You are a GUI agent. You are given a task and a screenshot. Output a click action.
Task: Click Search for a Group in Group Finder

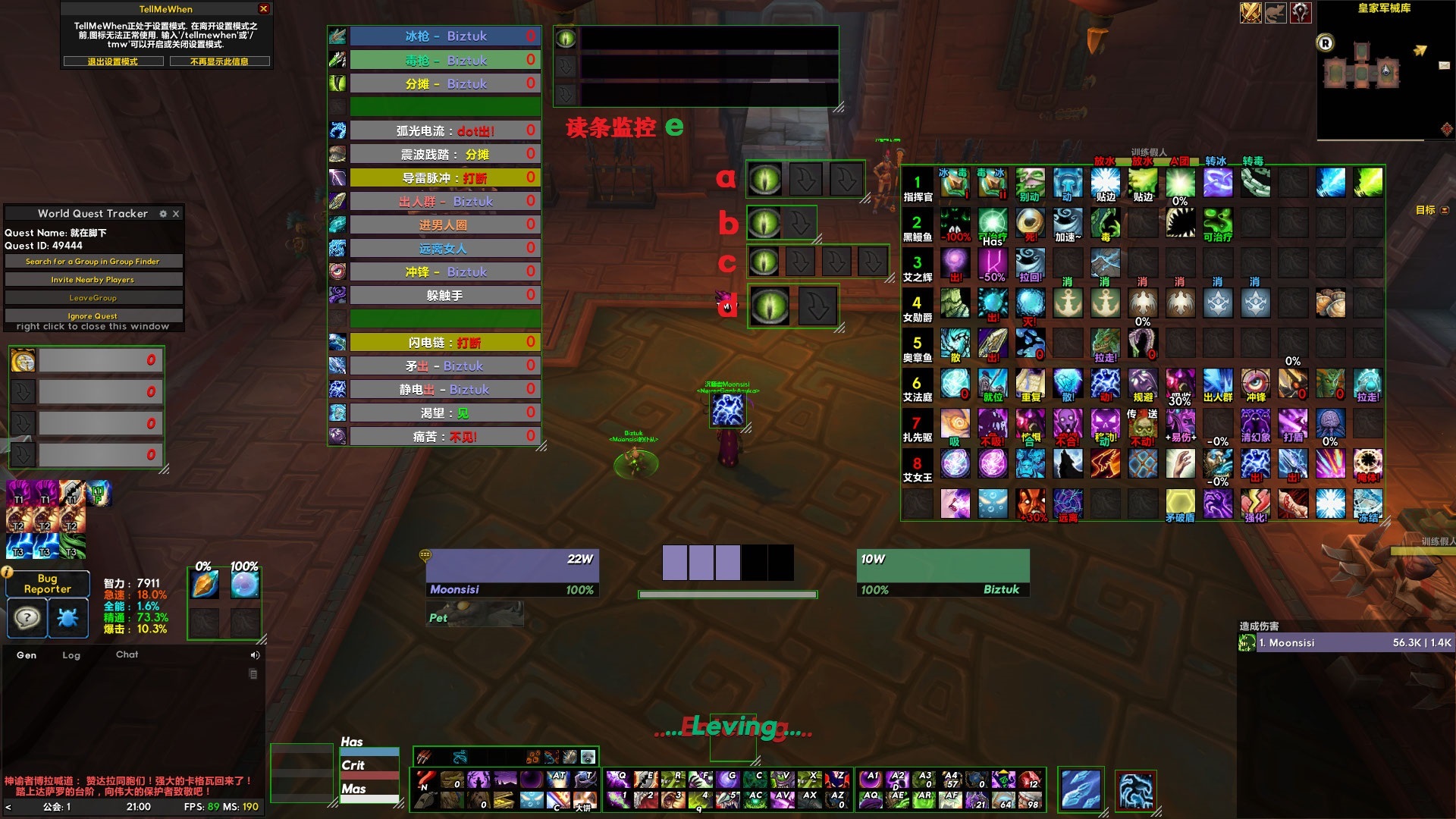(x=93, y=261)
